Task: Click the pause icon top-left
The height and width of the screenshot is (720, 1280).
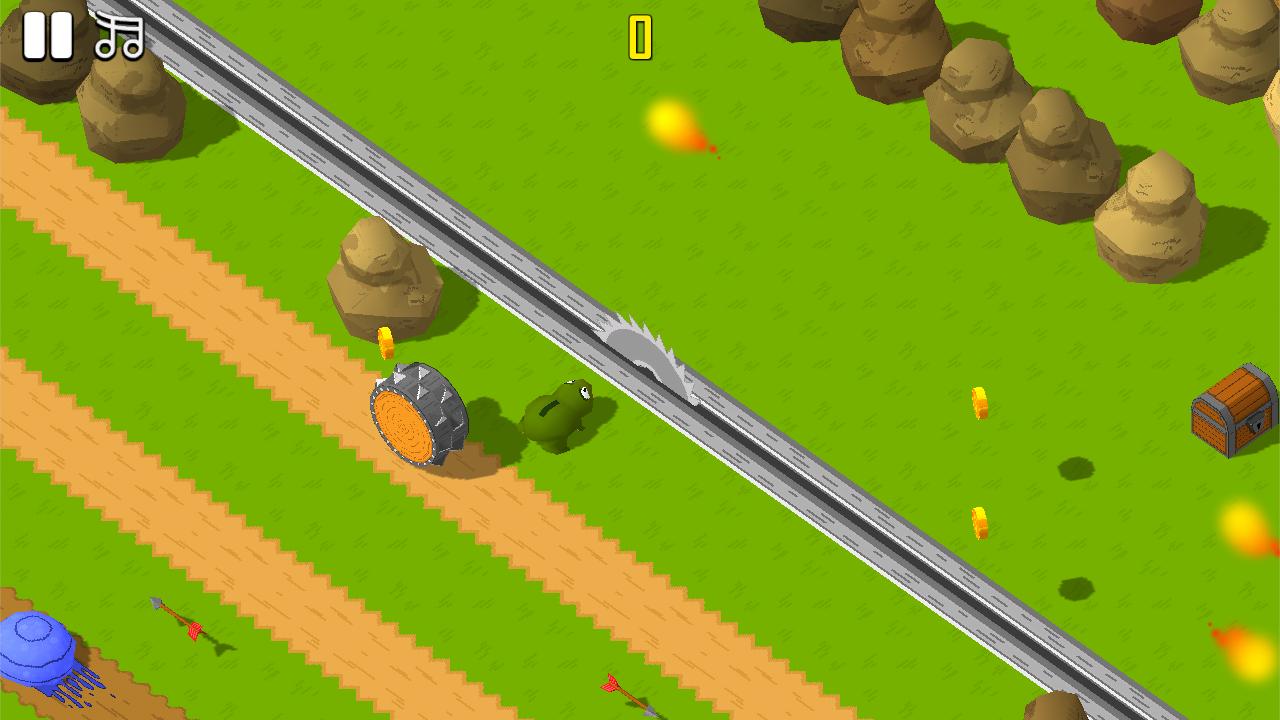Action: [x=48, y=36]
